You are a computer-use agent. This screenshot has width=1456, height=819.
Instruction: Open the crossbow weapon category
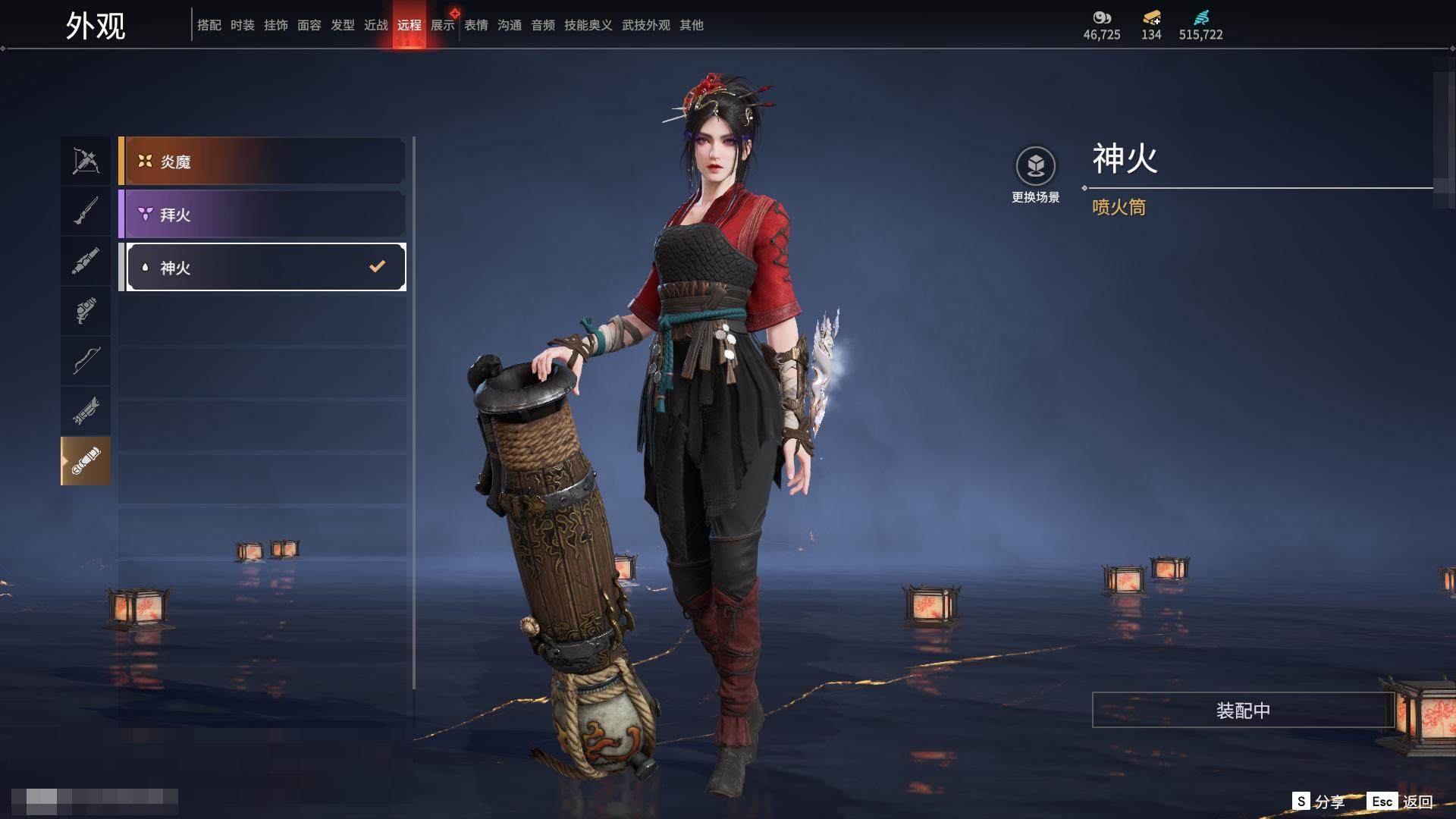coord(86,161)
